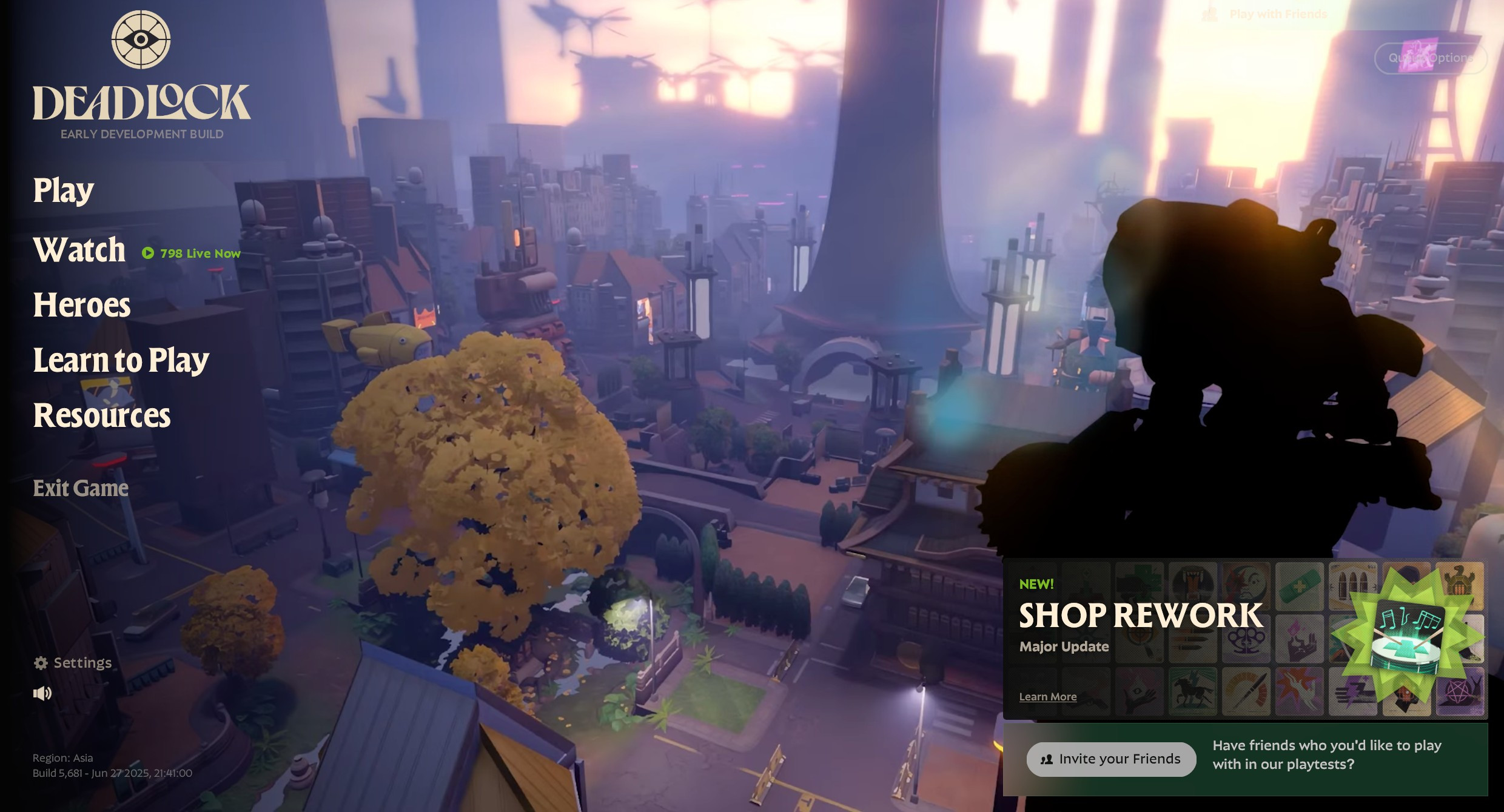
Task: Open the Shop Rework update banner
Action: (x=1140, y=616)
